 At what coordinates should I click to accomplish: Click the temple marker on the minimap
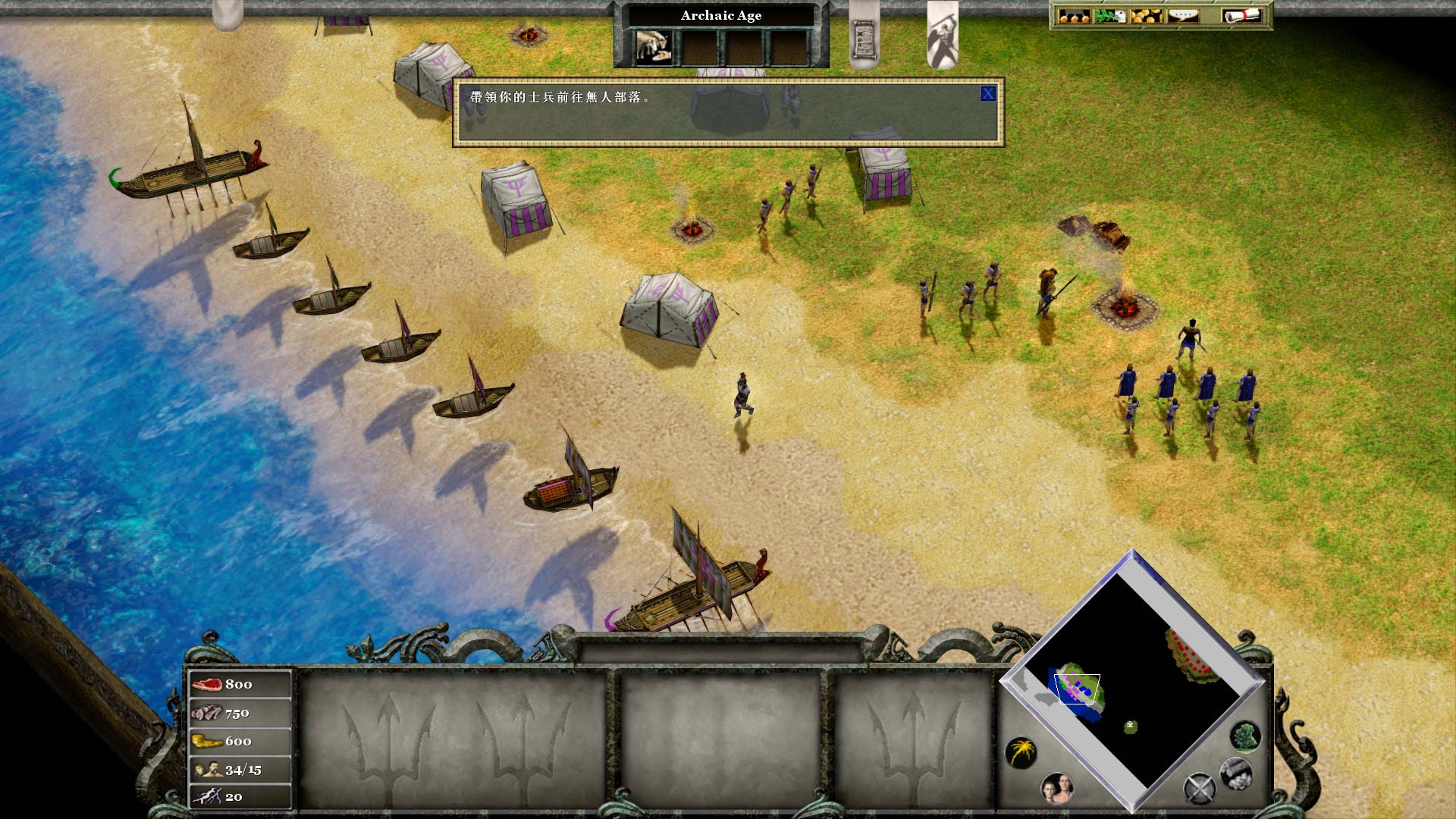[1130, 726]
